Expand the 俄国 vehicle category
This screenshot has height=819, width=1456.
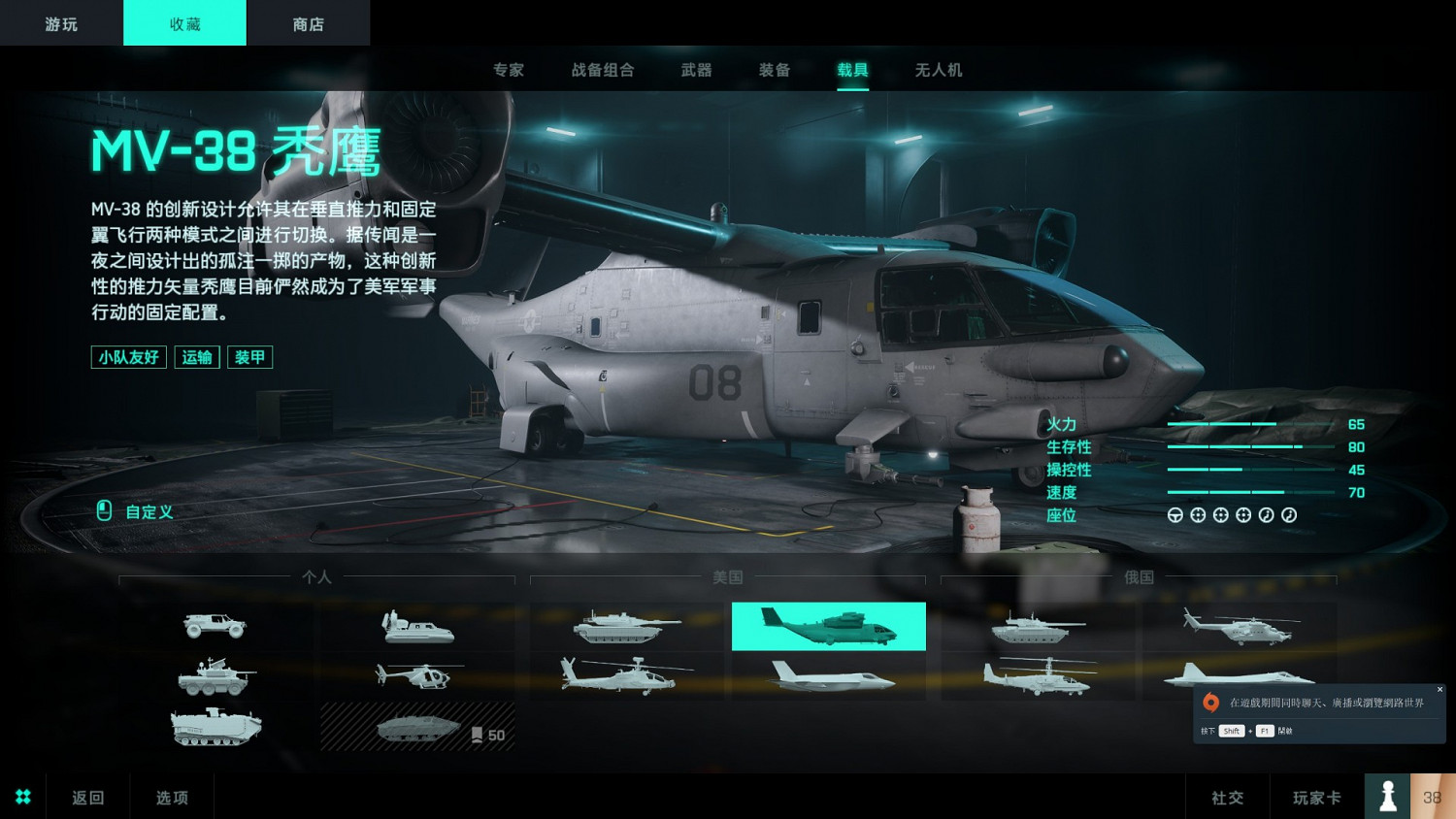(1141, 576)
